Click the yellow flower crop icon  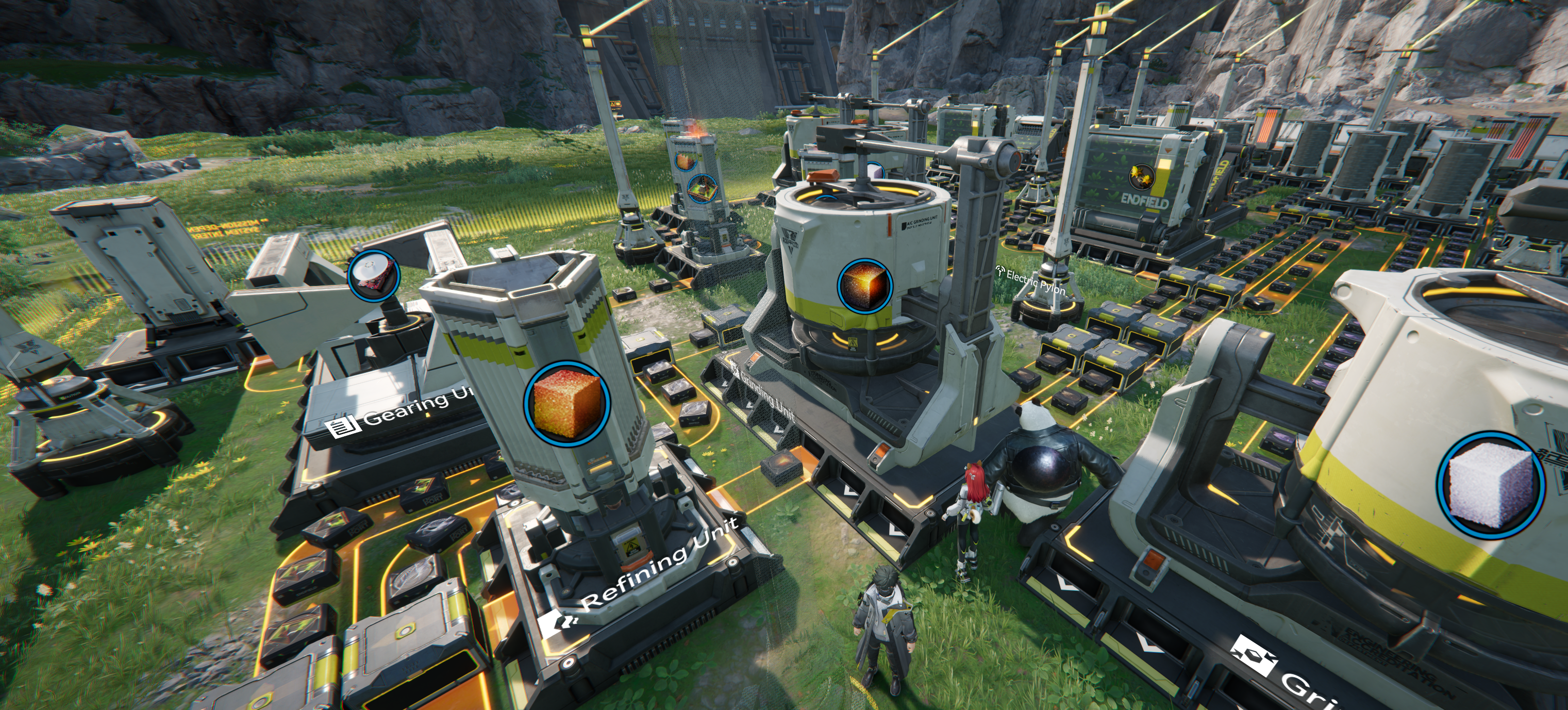[1143, 176]
